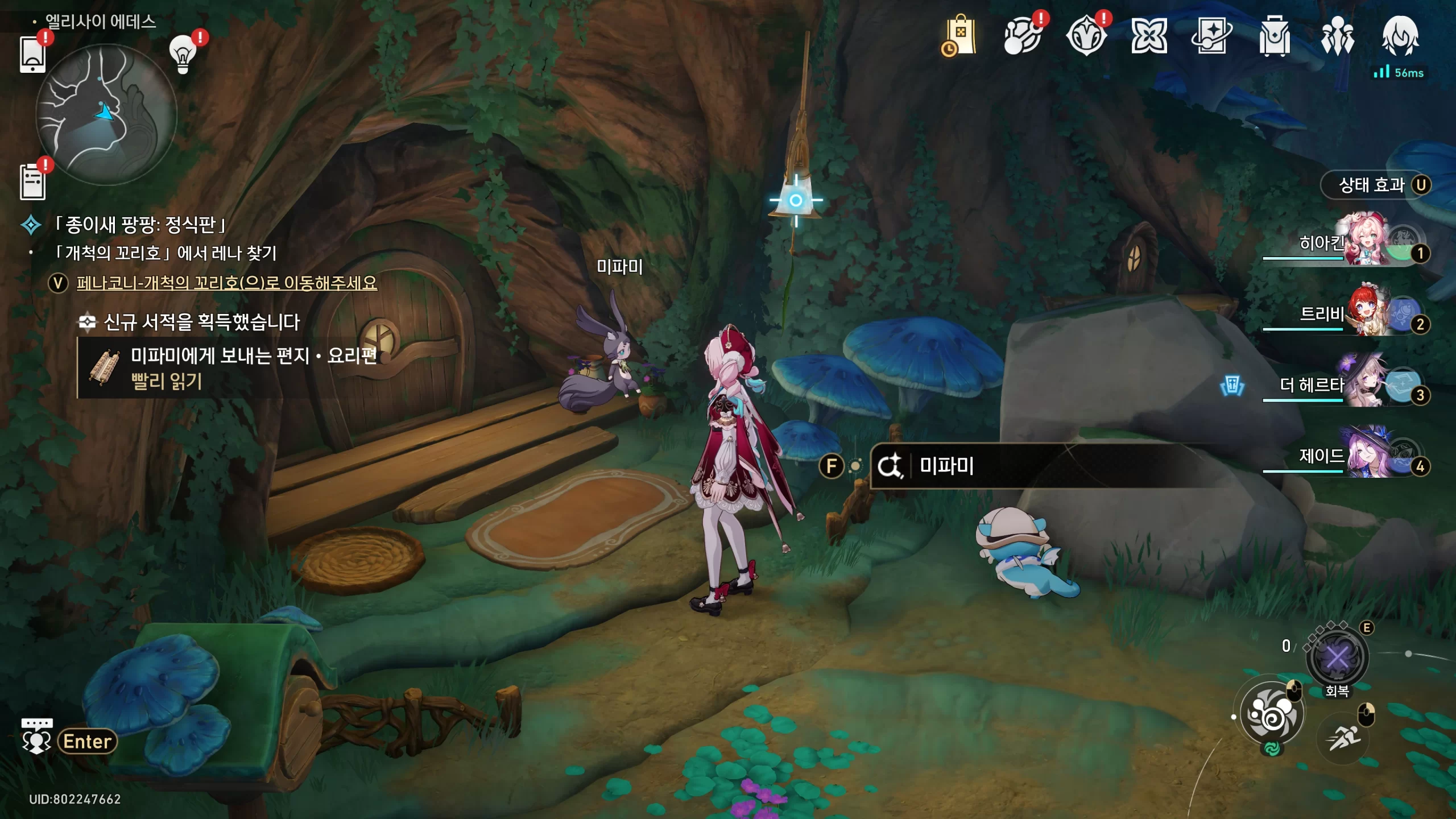
Task: Open the shield-shaped guide icon
Action: point(1086,36)
